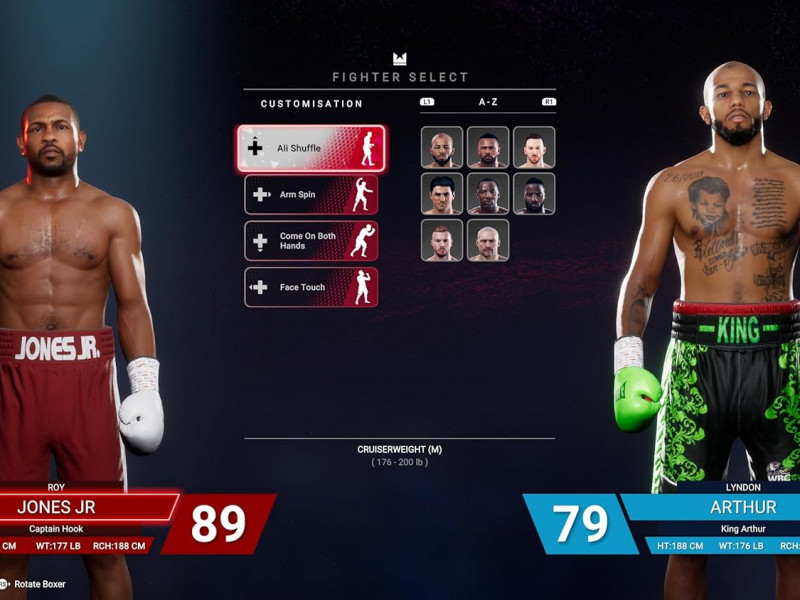This screenshot has height=600, width=800.
Task: Select the Ali Shuffle taunt
Action: pyautogui.click(x=311, y=148)
